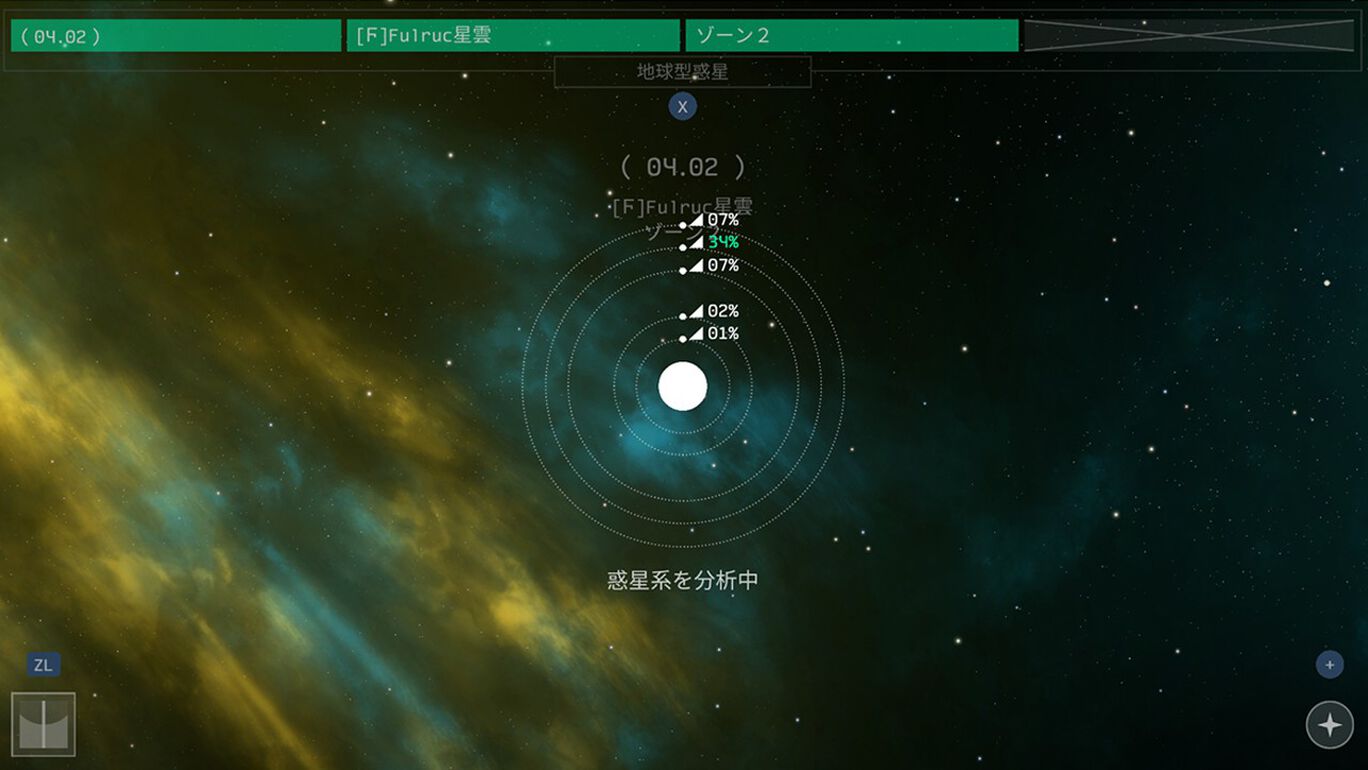1368x770 pixels.
Task: Expand the 地球型惑星 label box
Action: (x=683, y=71)
